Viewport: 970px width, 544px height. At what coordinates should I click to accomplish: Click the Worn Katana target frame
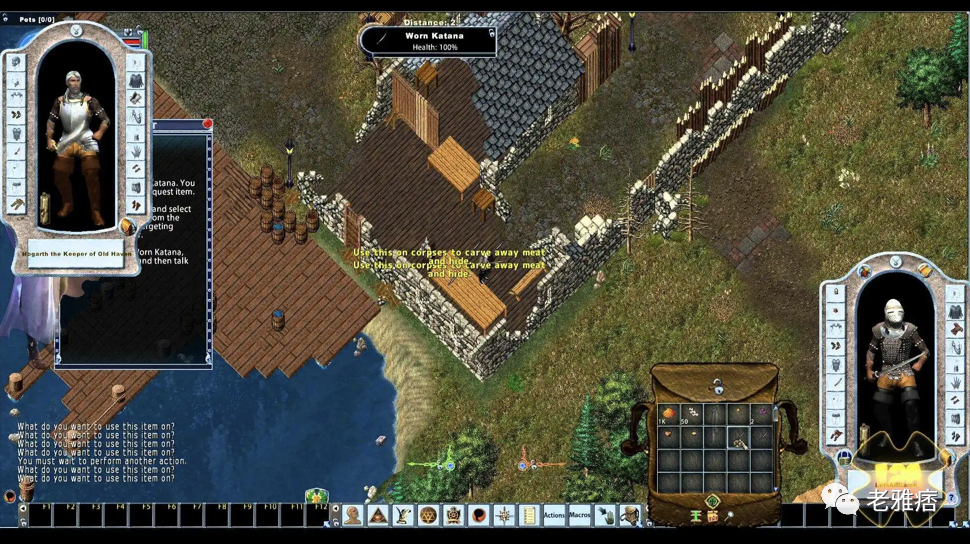428,41
